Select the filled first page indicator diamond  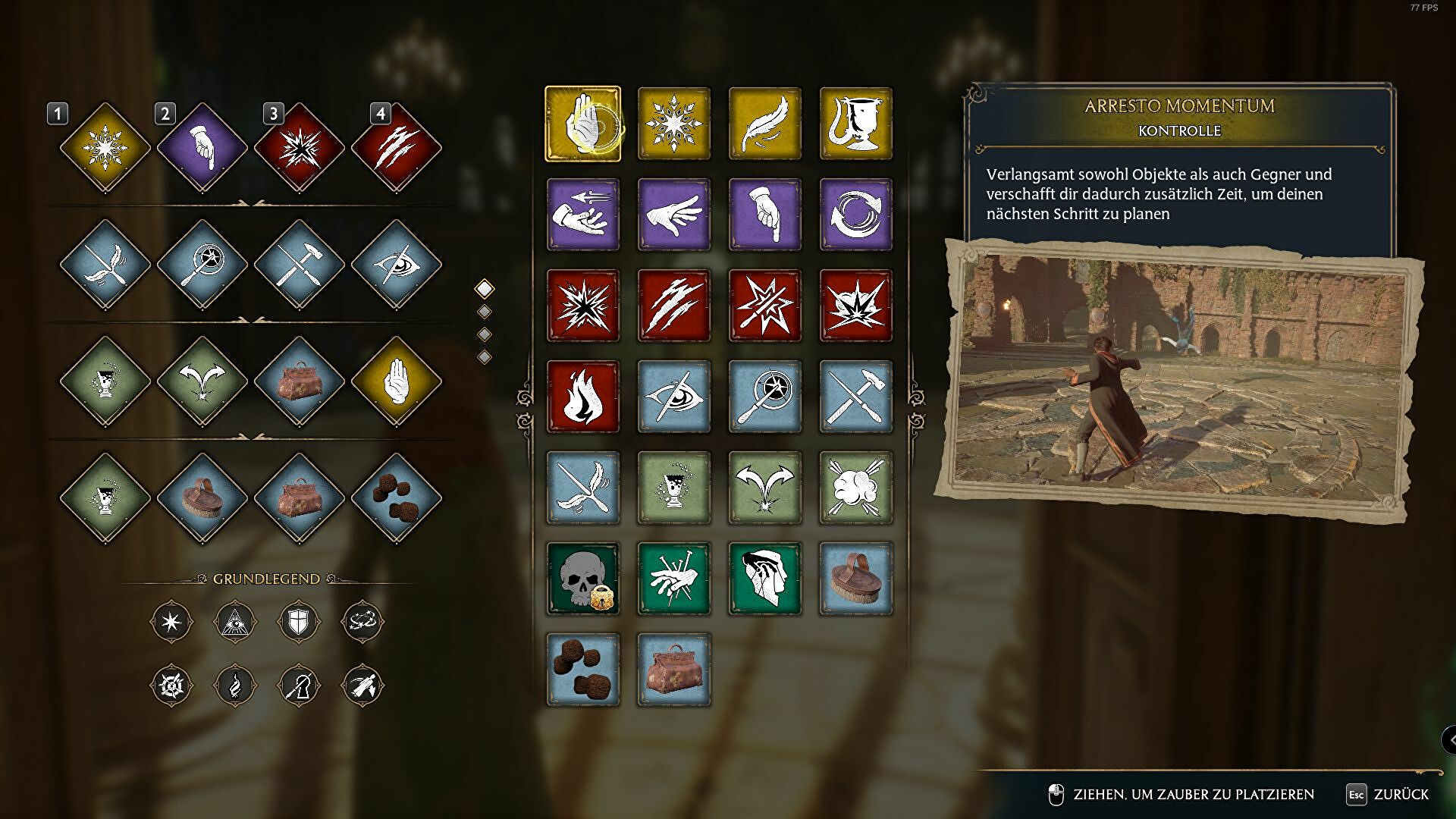[x=483, y=288]
